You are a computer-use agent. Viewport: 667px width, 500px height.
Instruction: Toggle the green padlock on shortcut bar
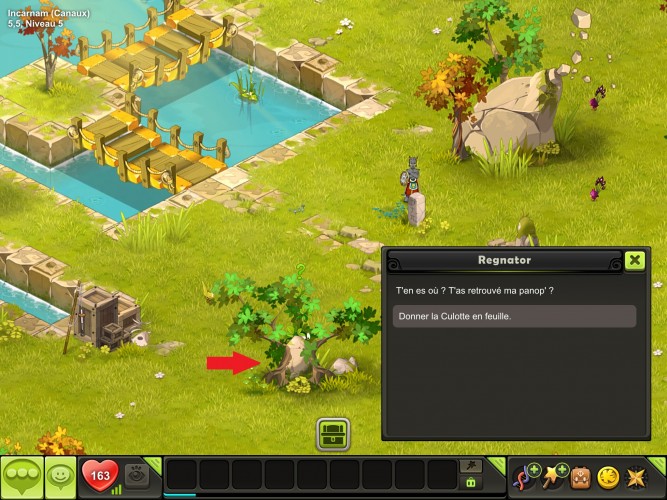[x=469, y=483]
